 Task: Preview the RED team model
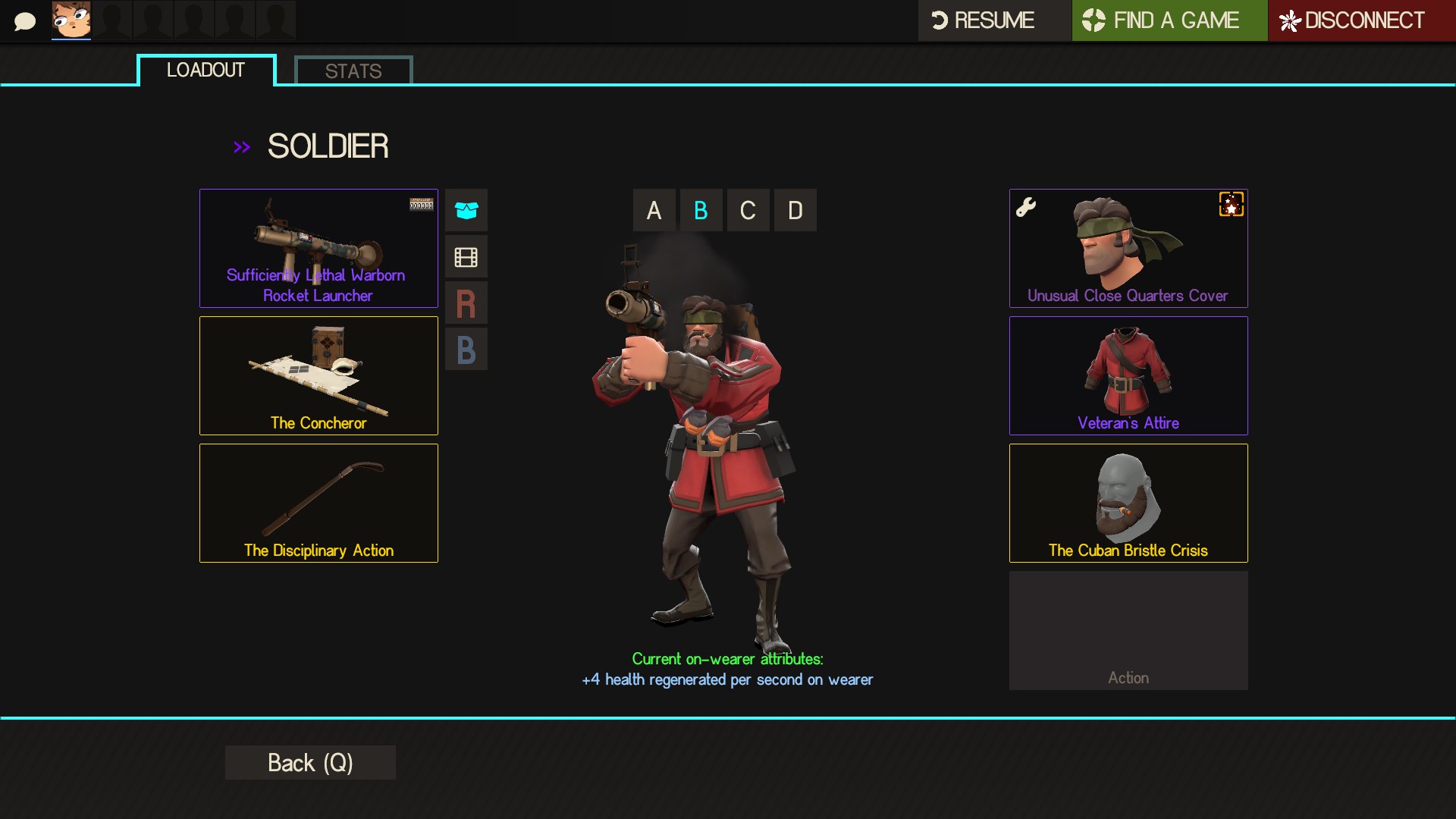466,303
